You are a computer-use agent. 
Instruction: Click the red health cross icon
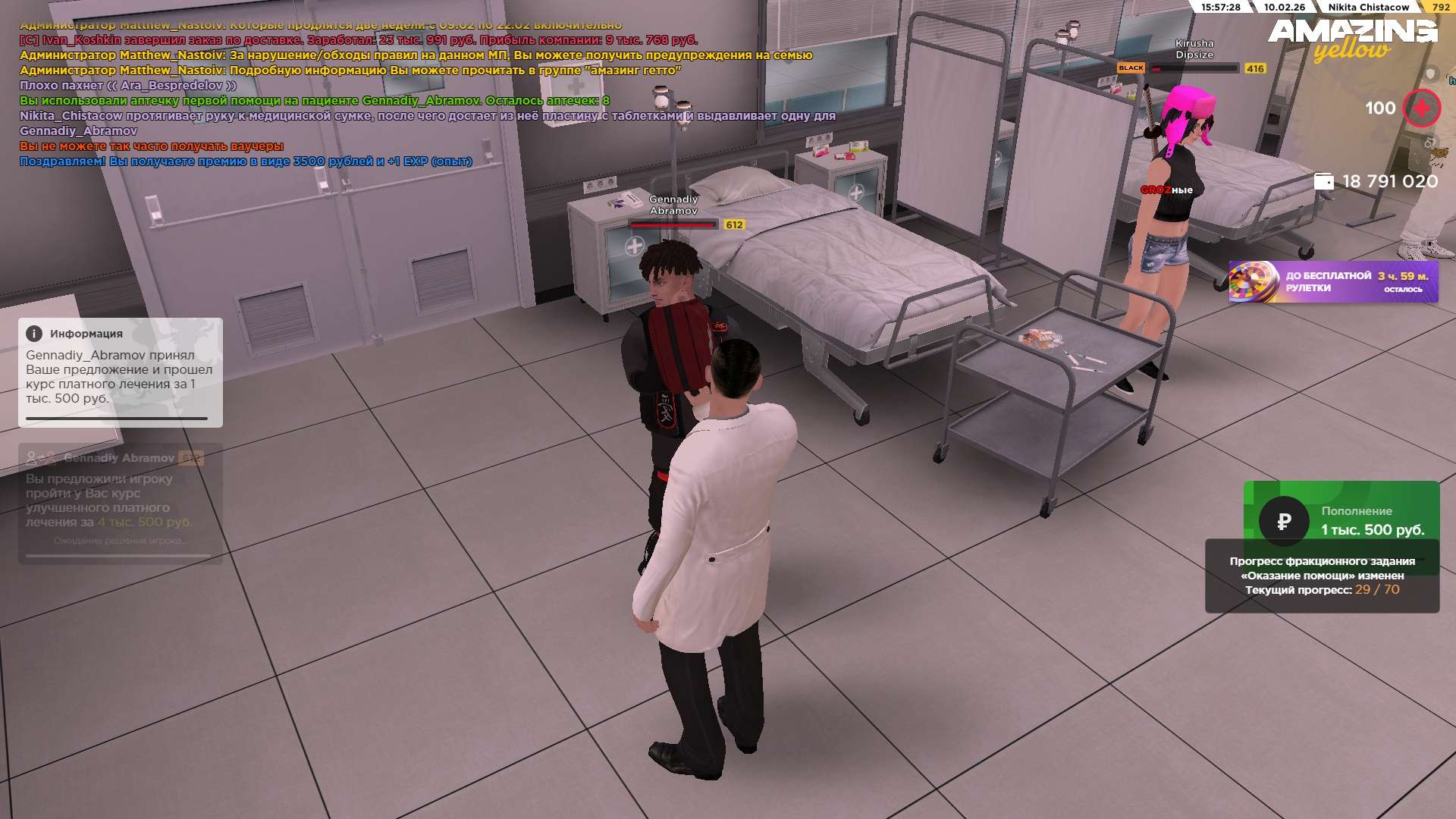[x=1421, y=108]
